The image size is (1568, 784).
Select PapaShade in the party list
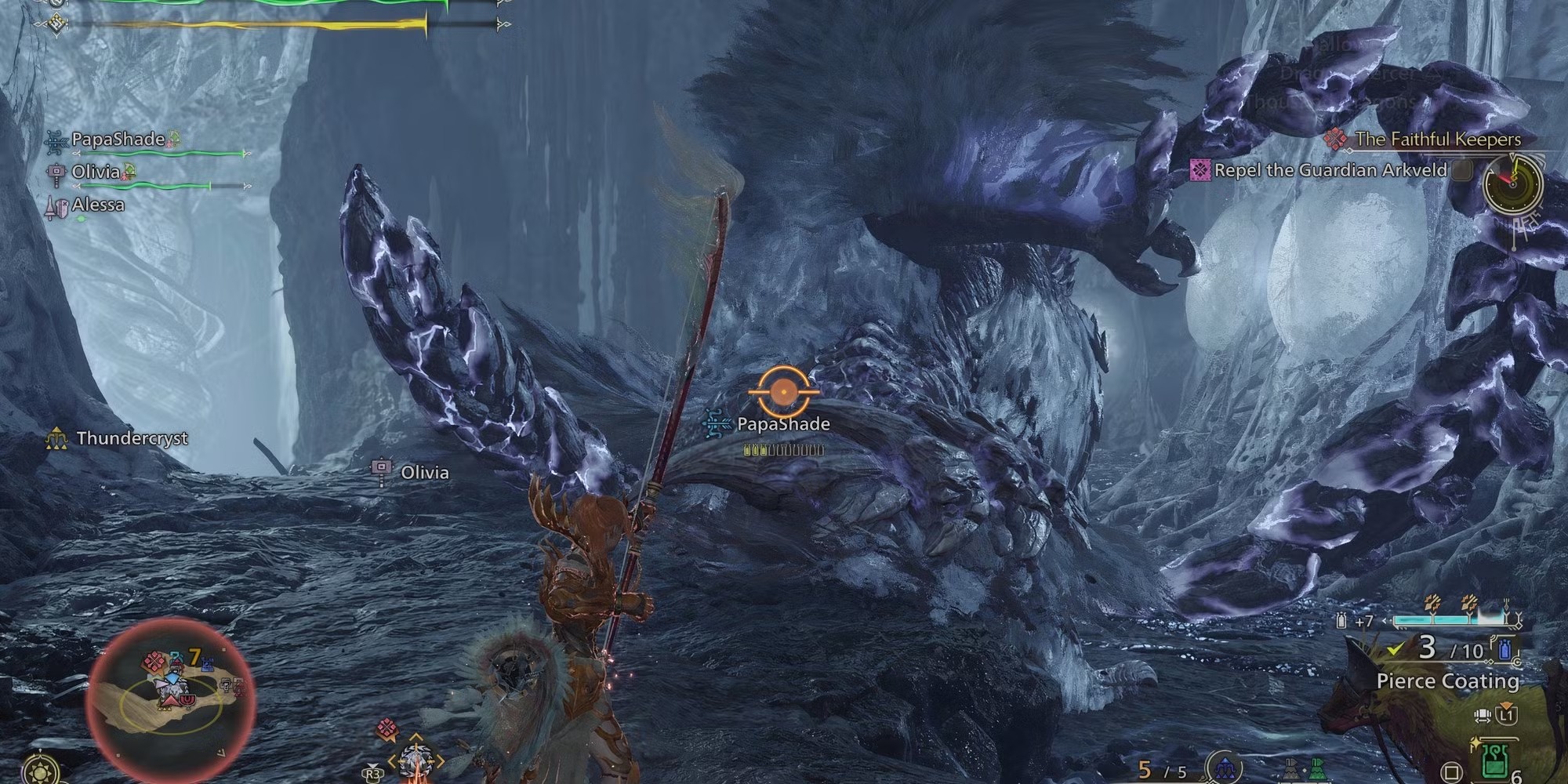click(x=118, y=140)
